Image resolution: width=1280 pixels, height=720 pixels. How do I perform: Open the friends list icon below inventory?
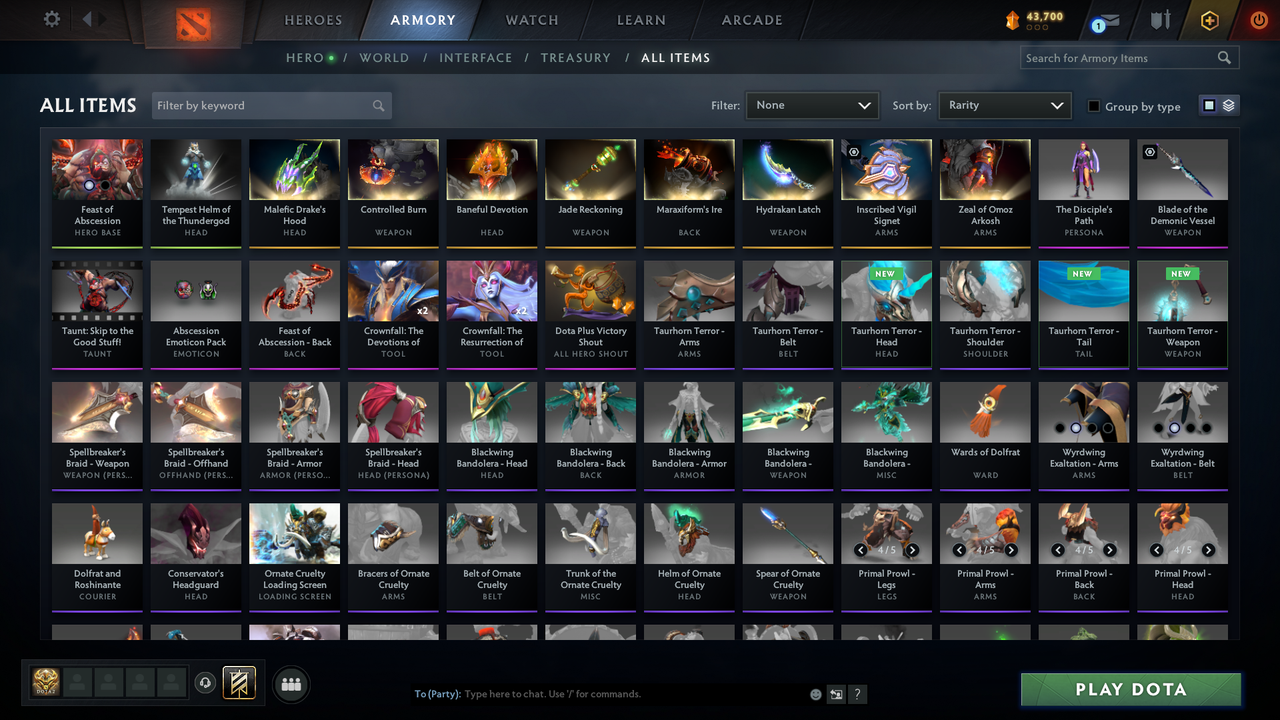click(x=290, y=684)
